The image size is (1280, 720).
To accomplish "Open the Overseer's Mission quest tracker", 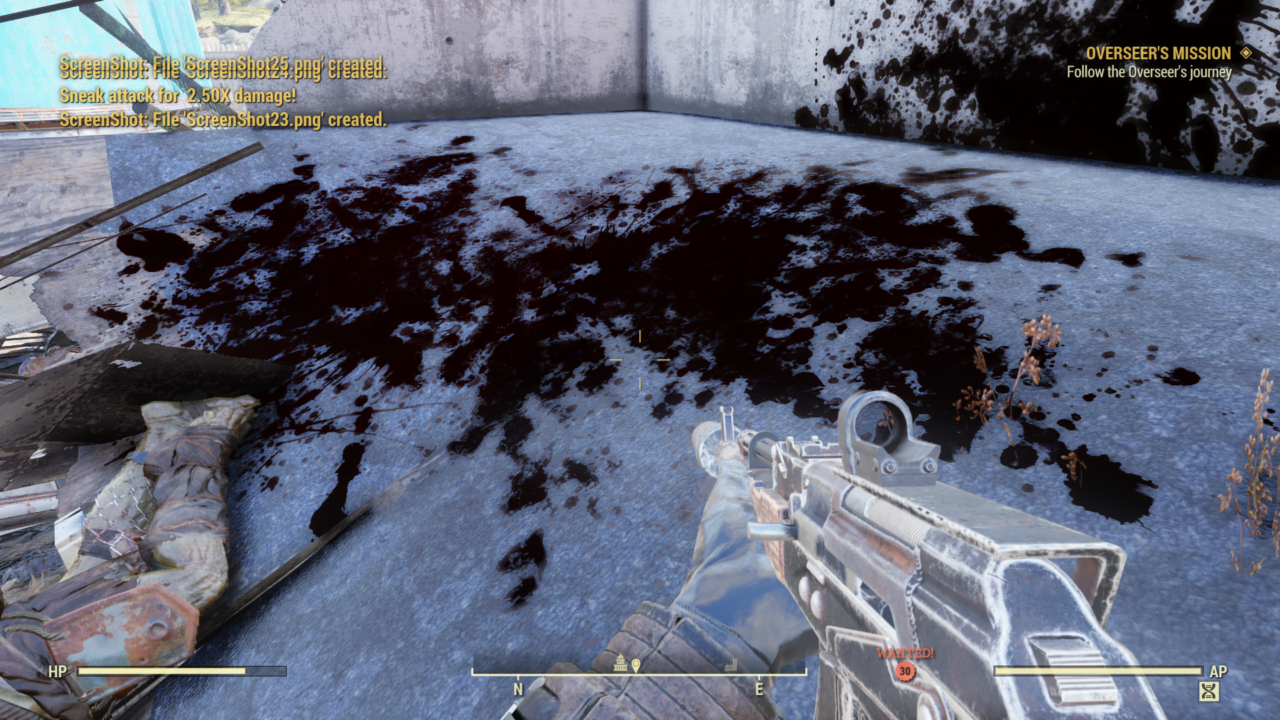I will [x=1158, y=53].
